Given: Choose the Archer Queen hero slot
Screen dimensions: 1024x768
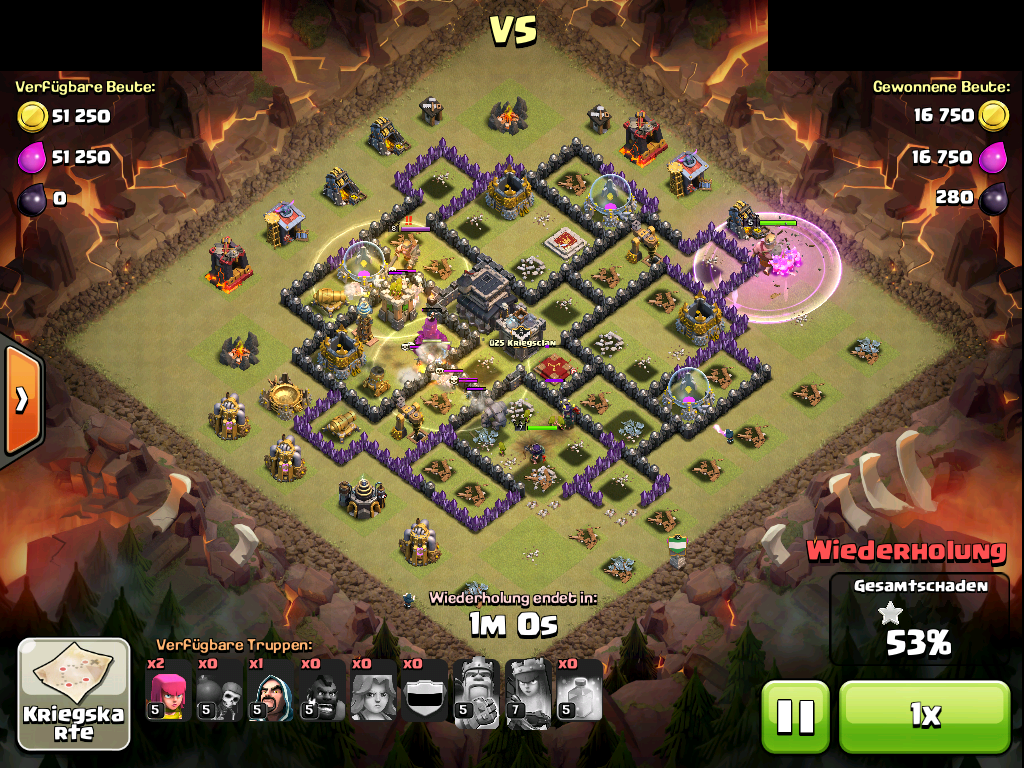Looking at the screenshot, I should click(x=527, y=690).
